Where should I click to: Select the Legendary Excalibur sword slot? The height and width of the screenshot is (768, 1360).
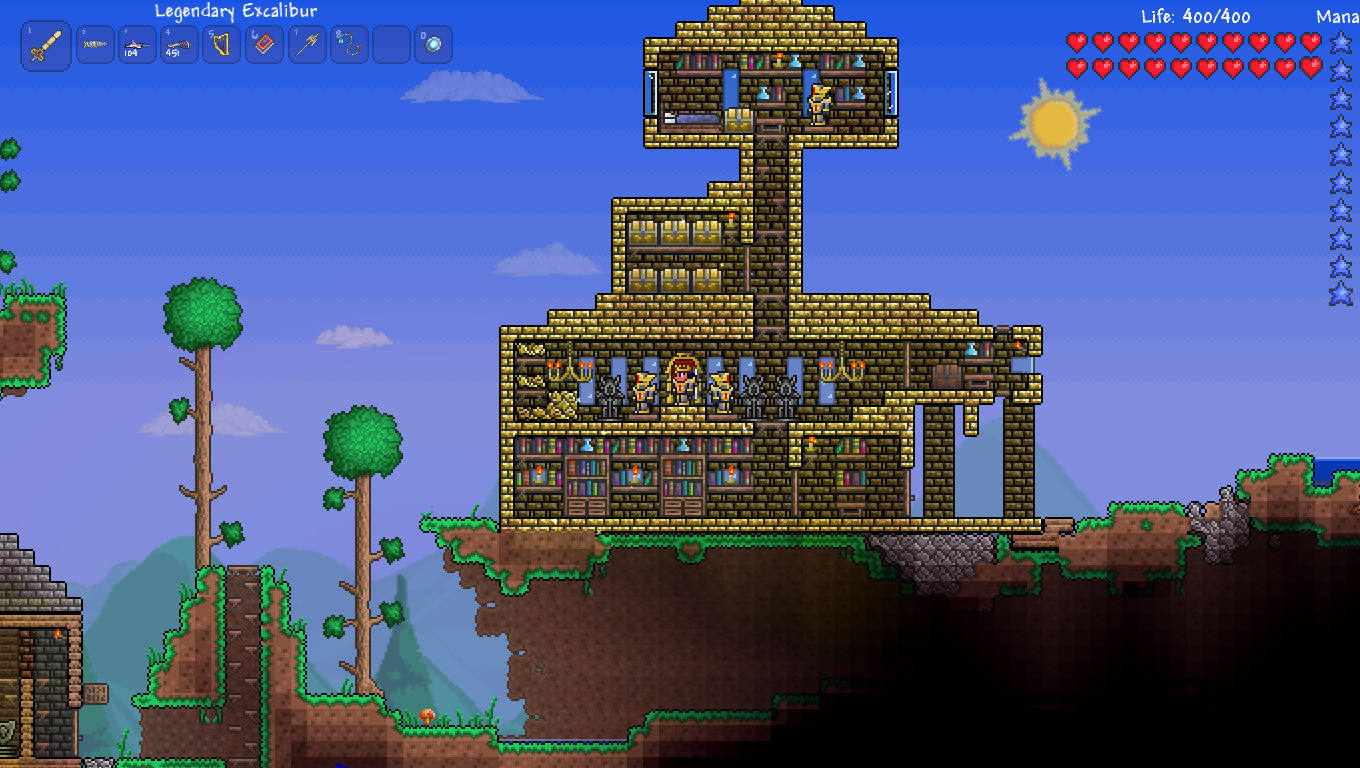click(46, 46)
